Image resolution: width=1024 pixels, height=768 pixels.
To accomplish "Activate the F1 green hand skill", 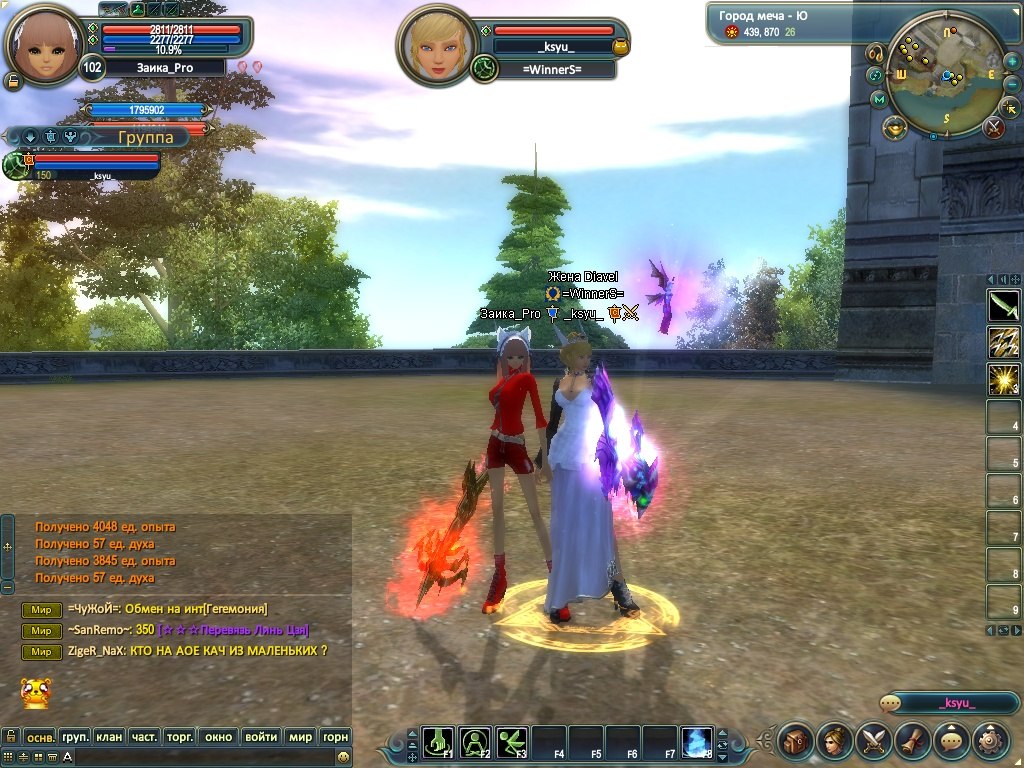I will pyautogui.click(x=438, y=741).
